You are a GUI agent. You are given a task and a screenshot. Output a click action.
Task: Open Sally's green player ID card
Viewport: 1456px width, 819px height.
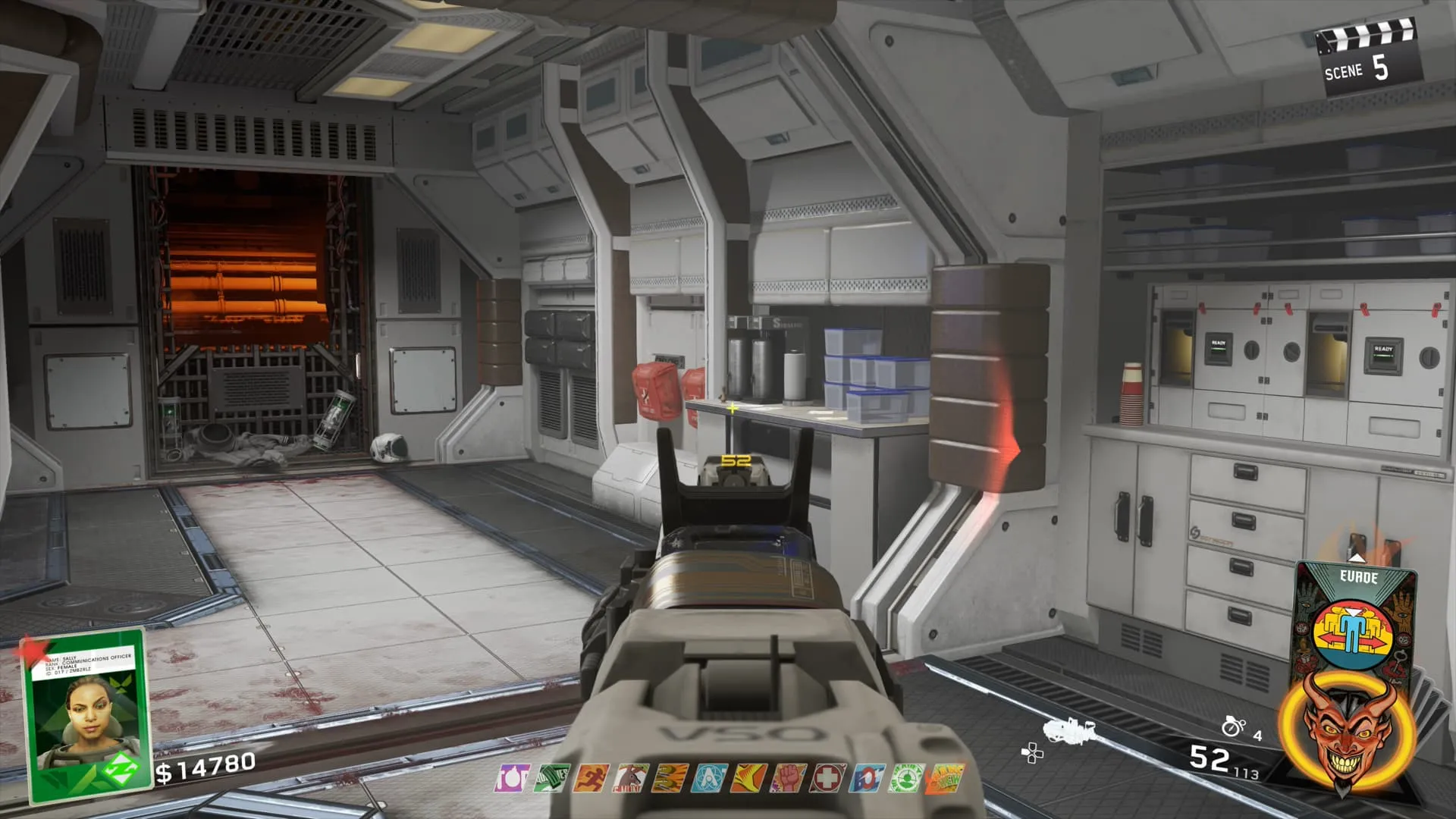[x=85, y=713]
